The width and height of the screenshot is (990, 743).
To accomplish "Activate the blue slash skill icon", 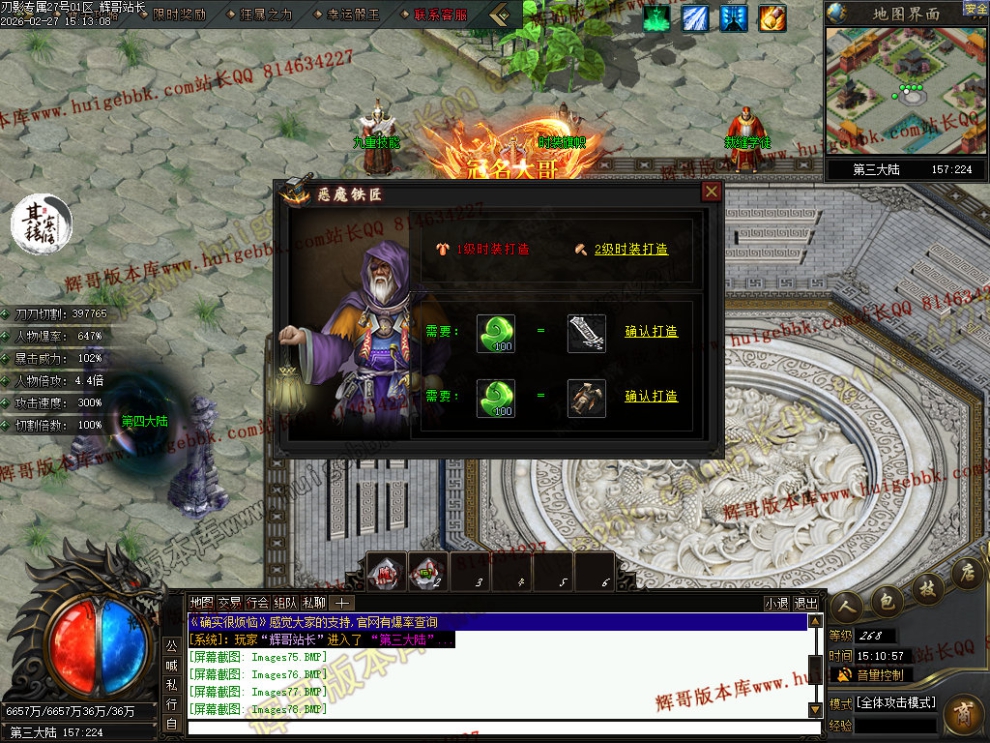I will pos(695,18).
